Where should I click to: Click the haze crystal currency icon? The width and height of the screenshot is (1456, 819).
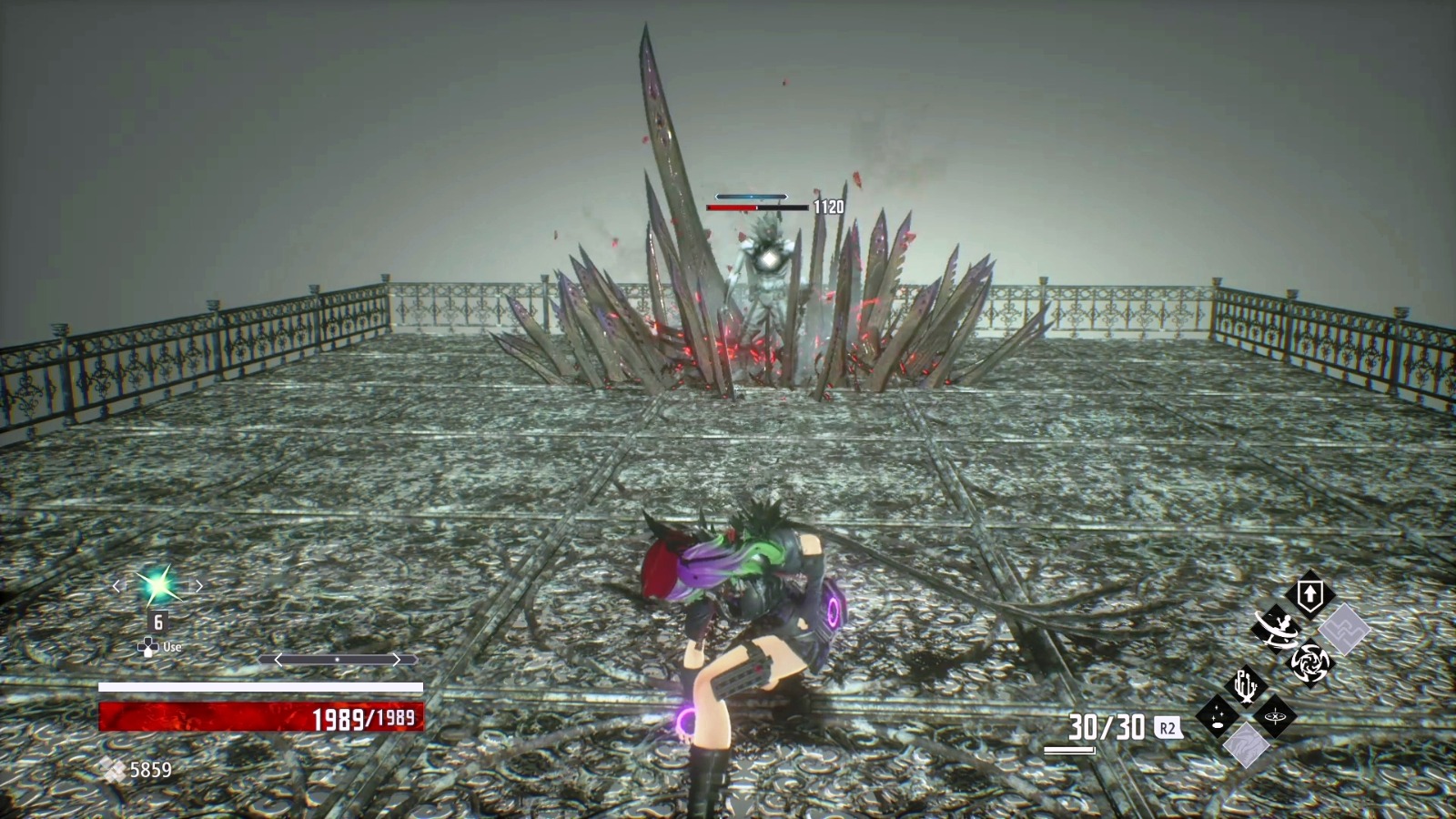(x=114, y=769)
